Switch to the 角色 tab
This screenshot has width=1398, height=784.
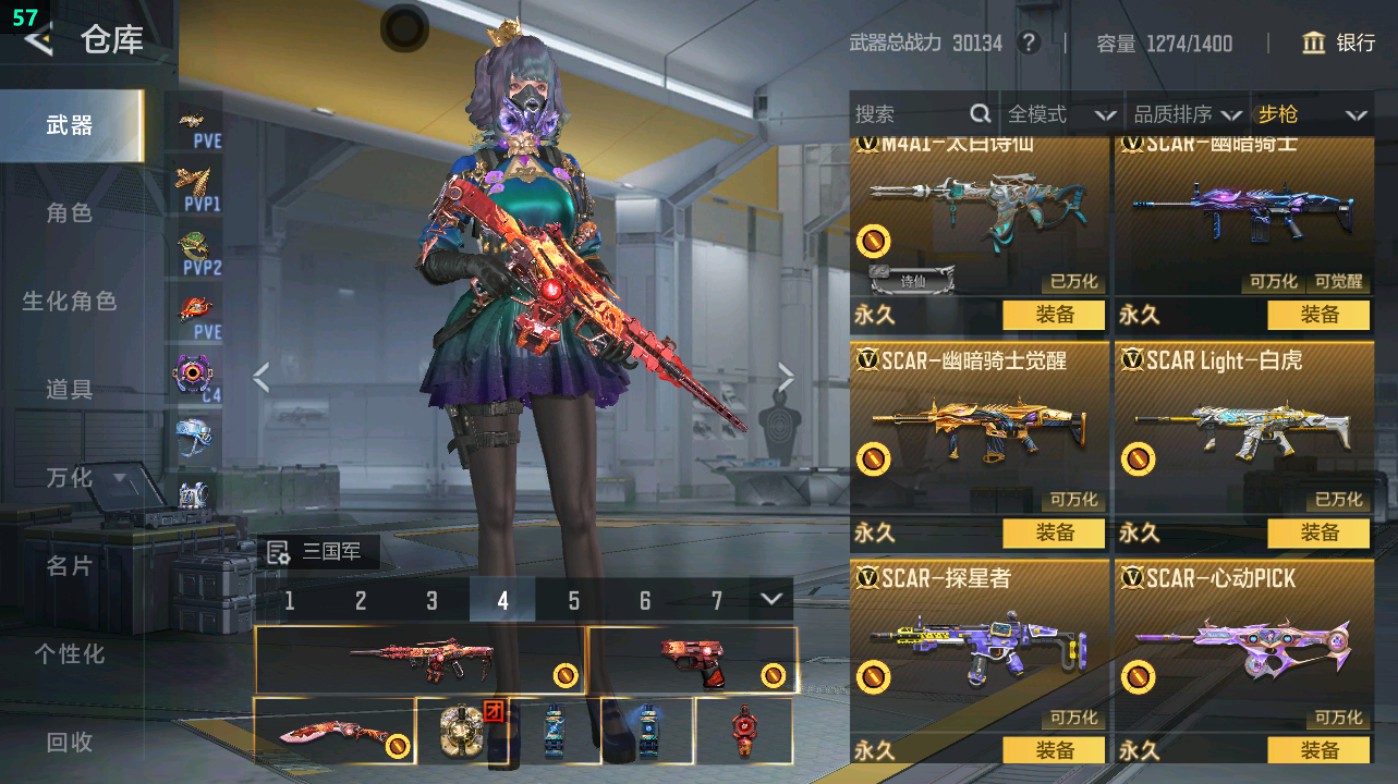(x=69, y=212)
